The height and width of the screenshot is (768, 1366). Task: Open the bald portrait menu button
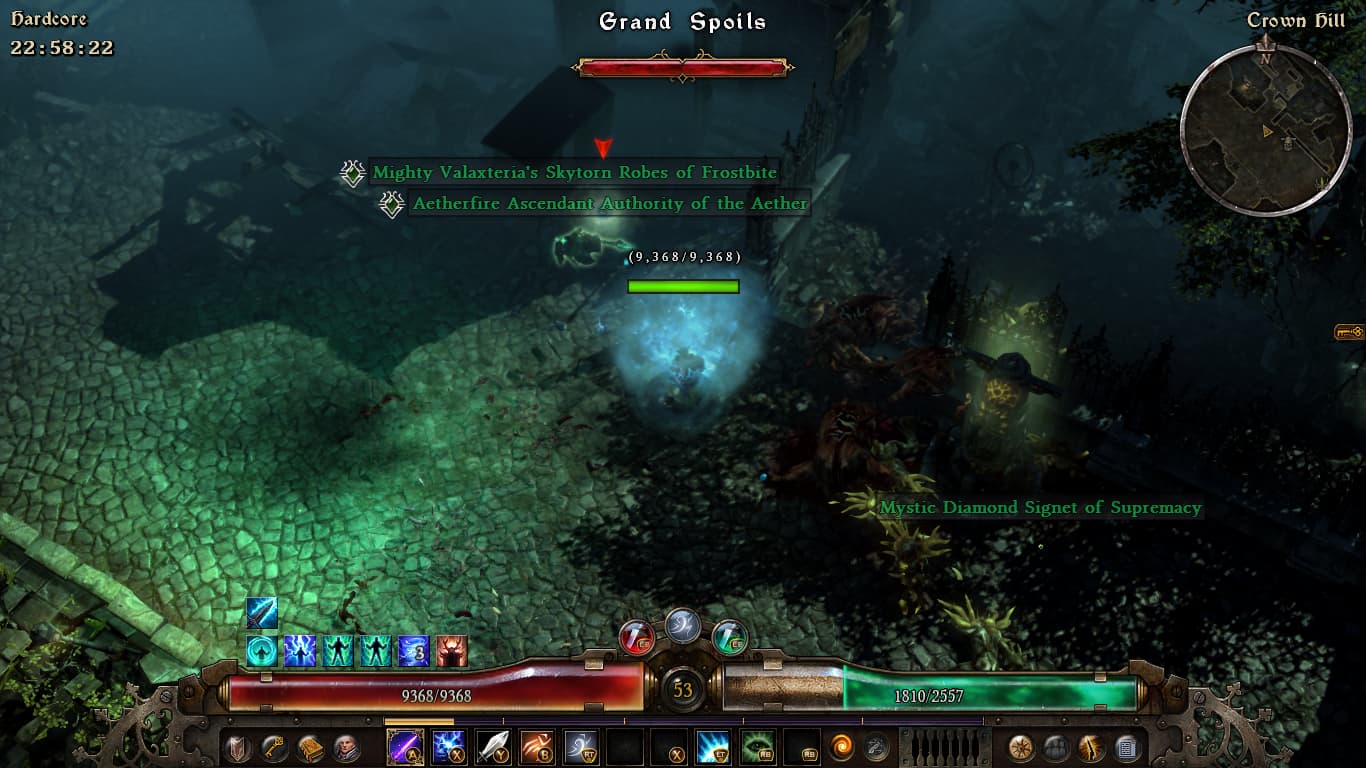[x=346, y=747]
